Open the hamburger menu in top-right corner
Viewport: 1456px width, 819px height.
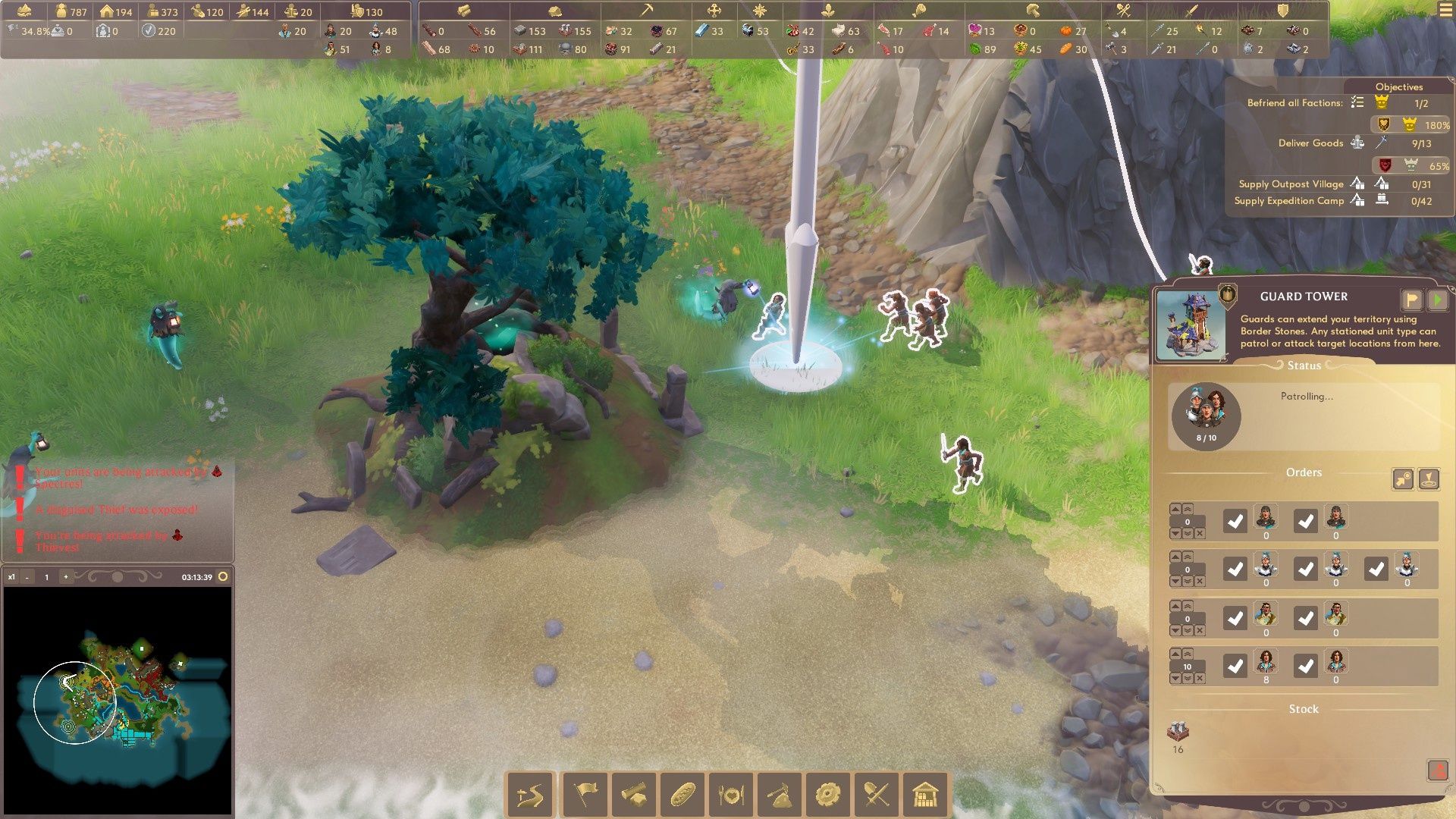point(1446,10)
